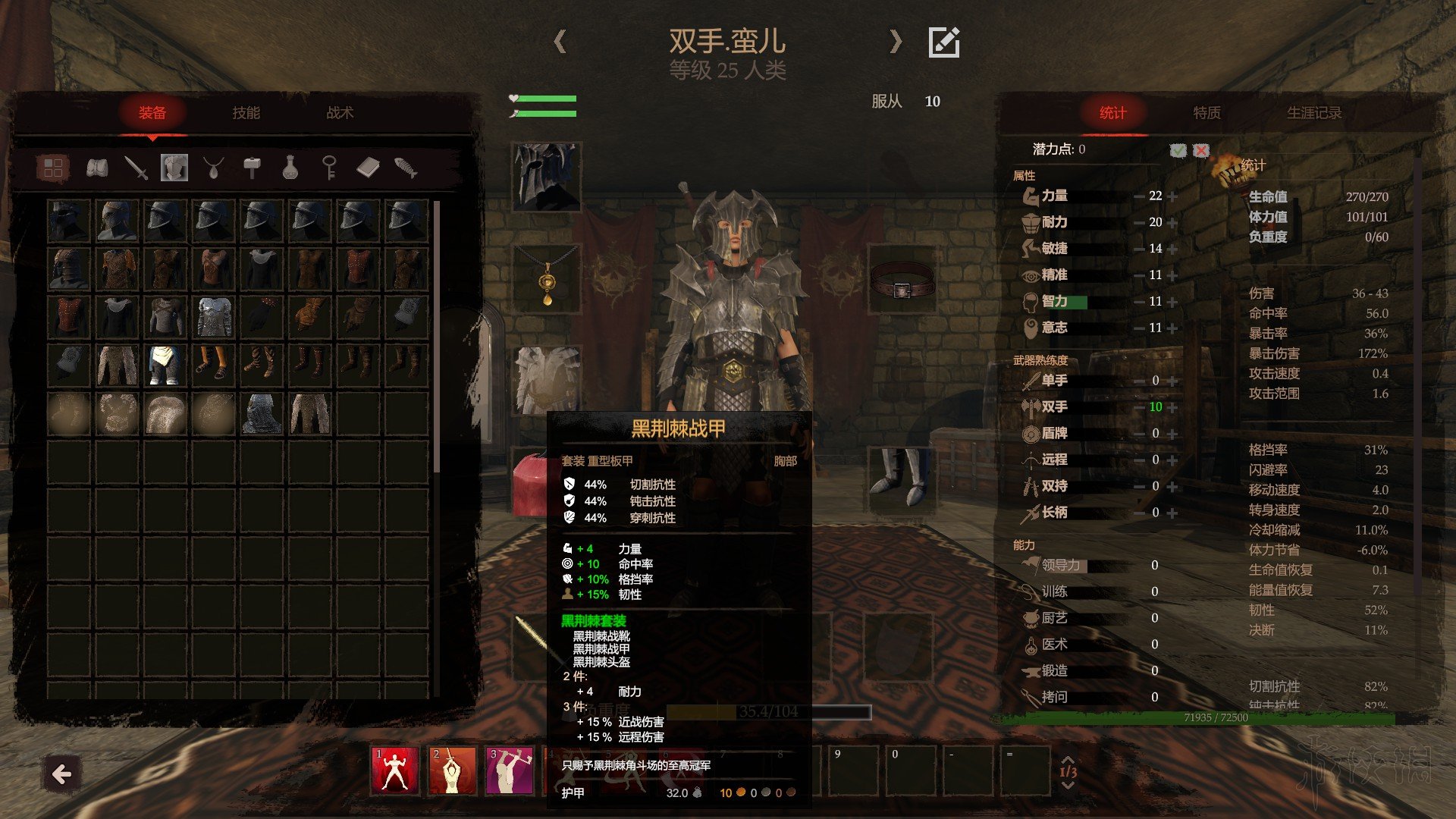
Task: Go to the next character arrow
Action: pos(896,41)
